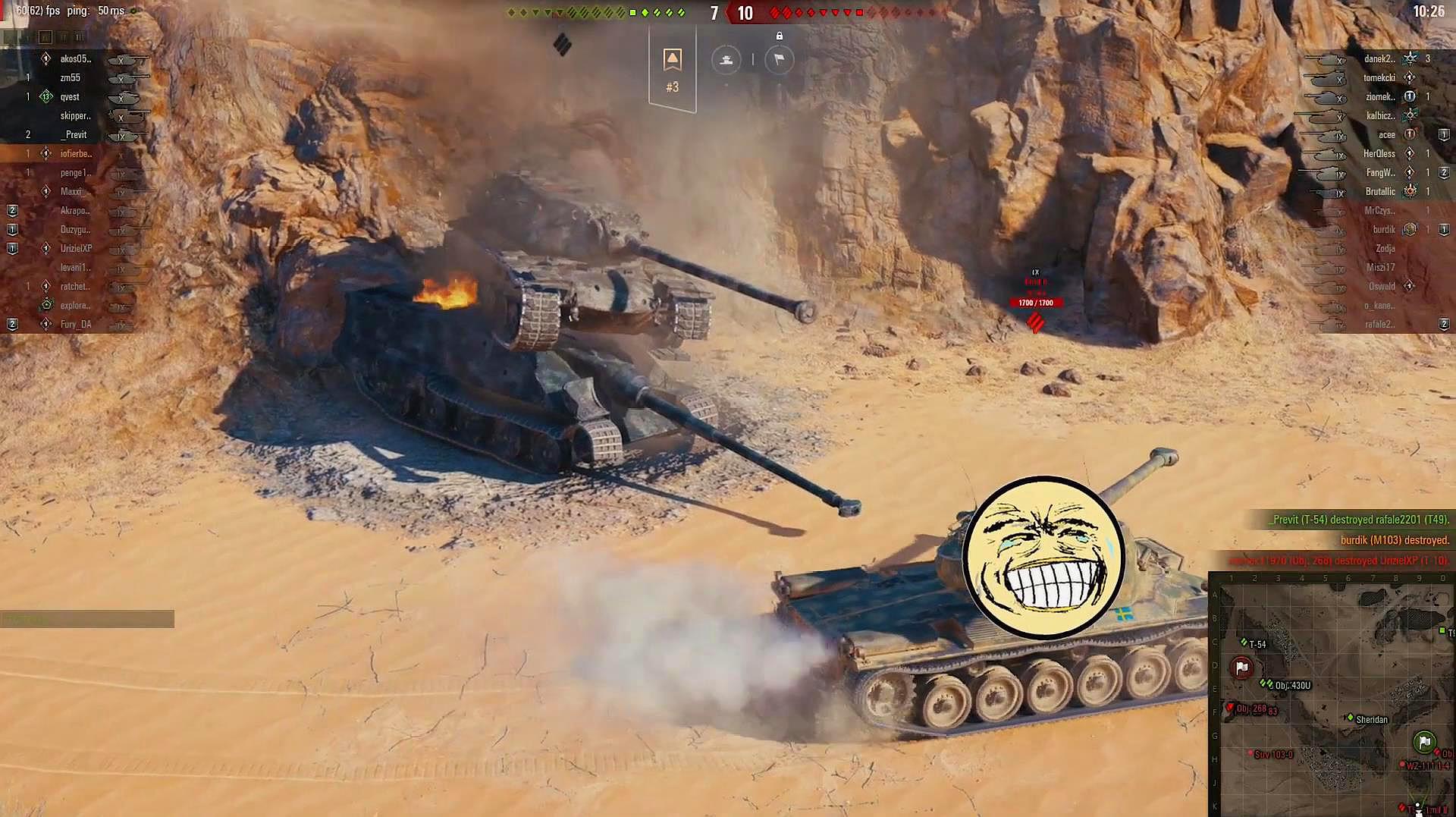Screen dimensions: 1456x817
Task: Click the flag icon at top center
Action: pos(779,60)
